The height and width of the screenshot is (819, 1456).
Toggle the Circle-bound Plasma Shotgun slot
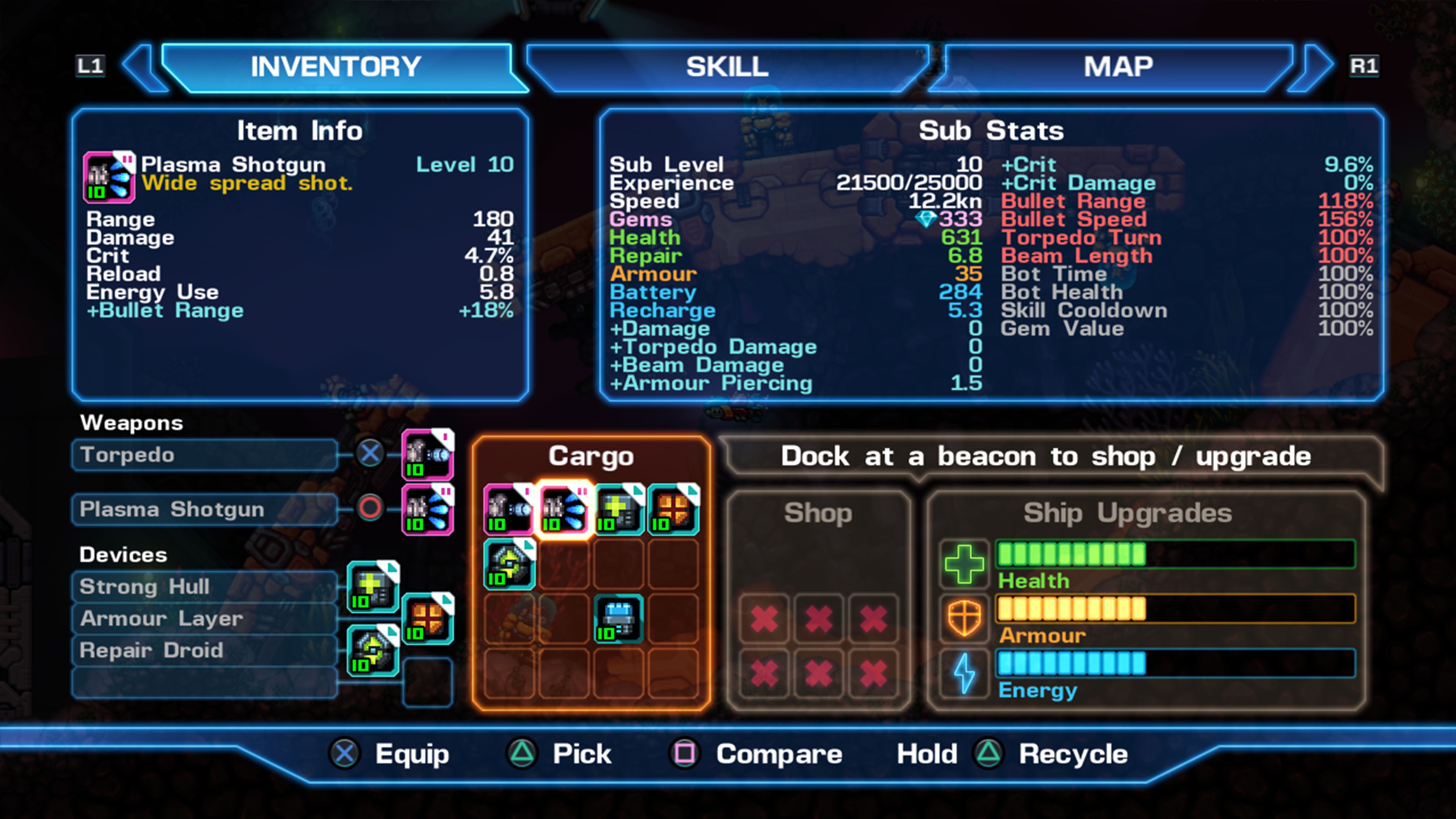pyautogui.click(x=370, y=508)
